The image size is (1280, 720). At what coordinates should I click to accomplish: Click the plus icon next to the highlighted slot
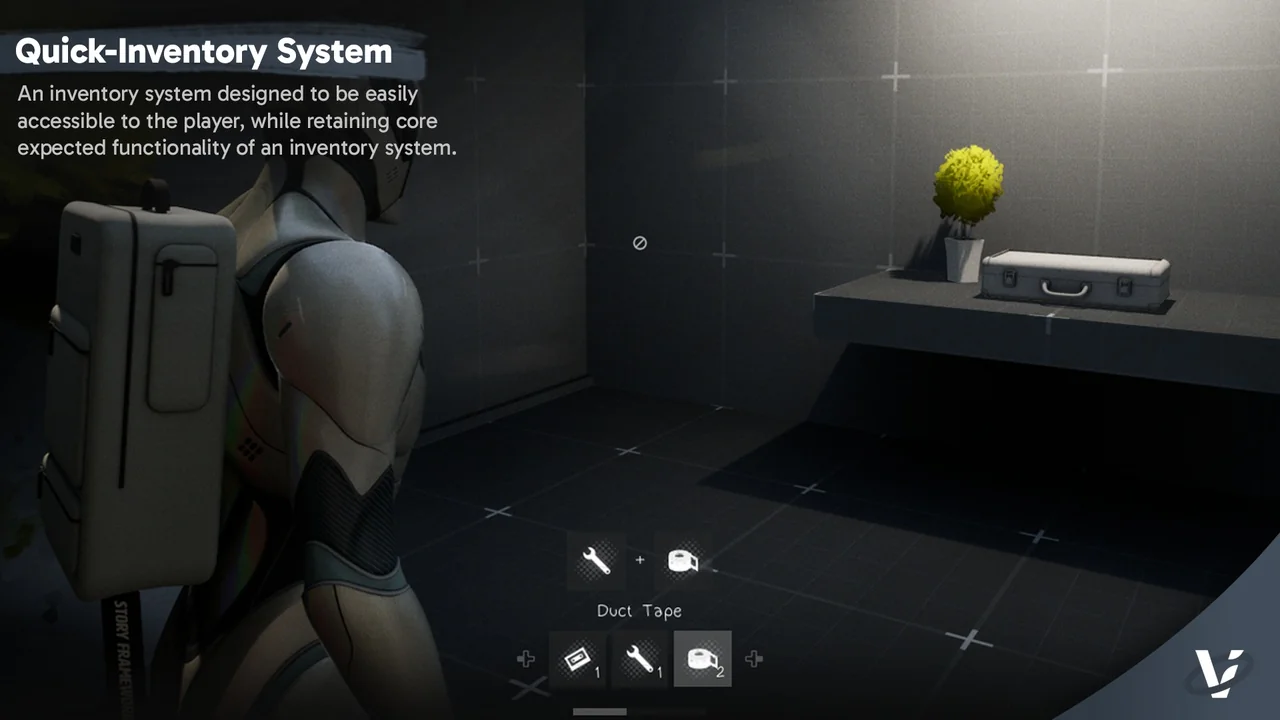(754, 659)
